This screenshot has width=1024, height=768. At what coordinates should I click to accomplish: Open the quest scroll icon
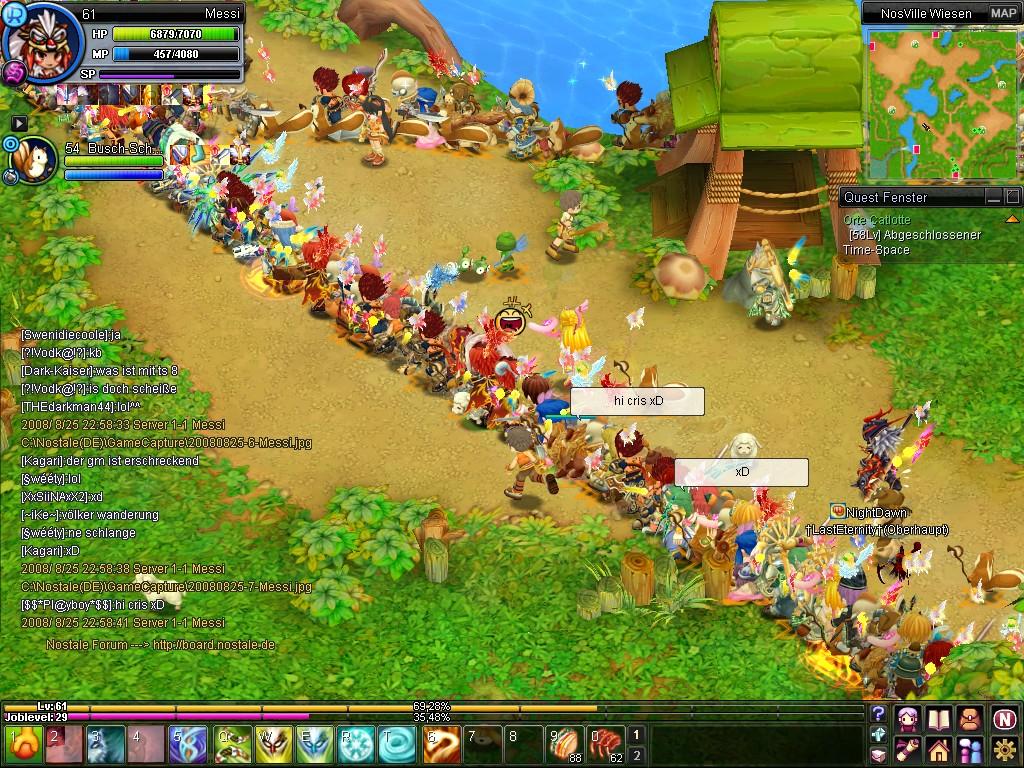point(907,749)
